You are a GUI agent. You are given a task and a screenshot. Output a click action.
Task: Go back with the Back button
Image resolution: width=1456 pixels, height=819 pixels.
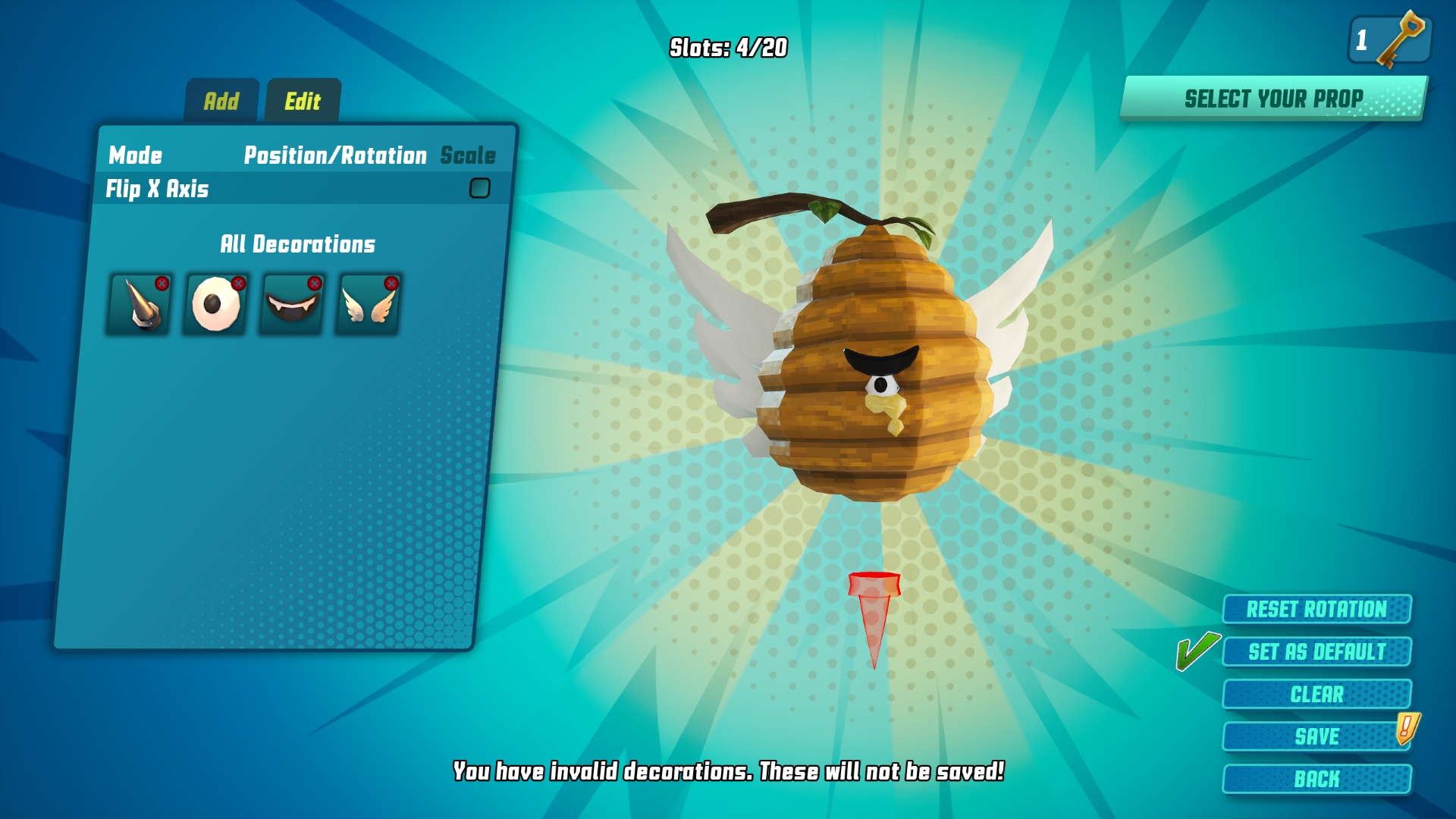click(x=1316, y=779)
